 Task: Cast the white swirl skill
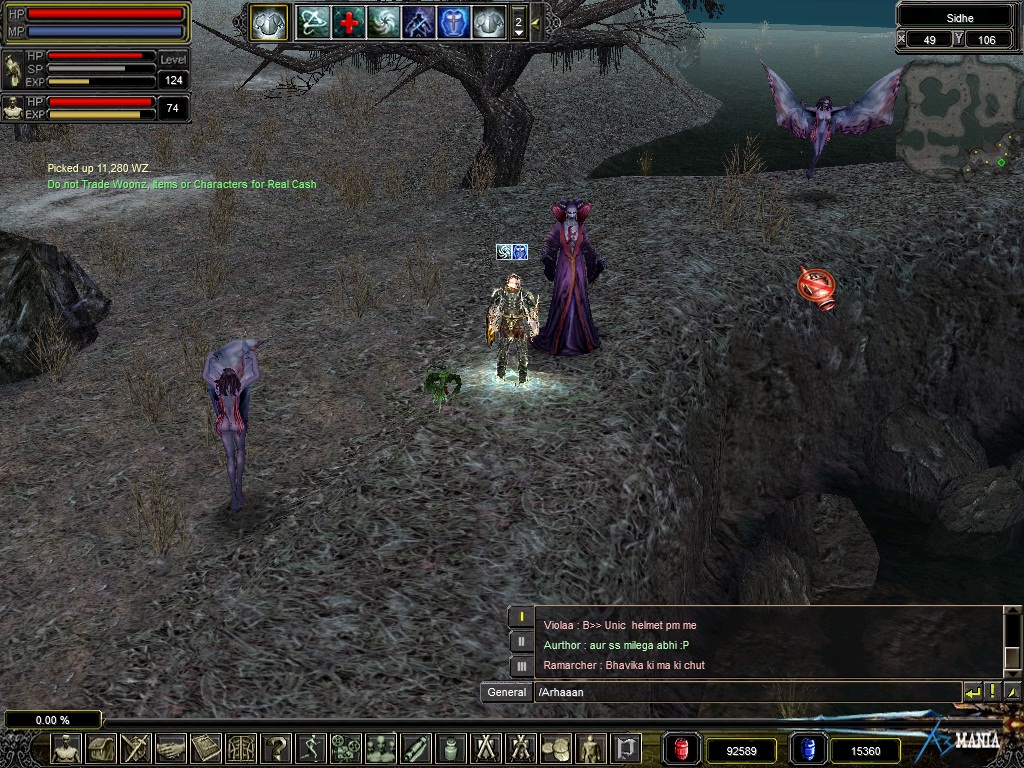click(383, 22)
